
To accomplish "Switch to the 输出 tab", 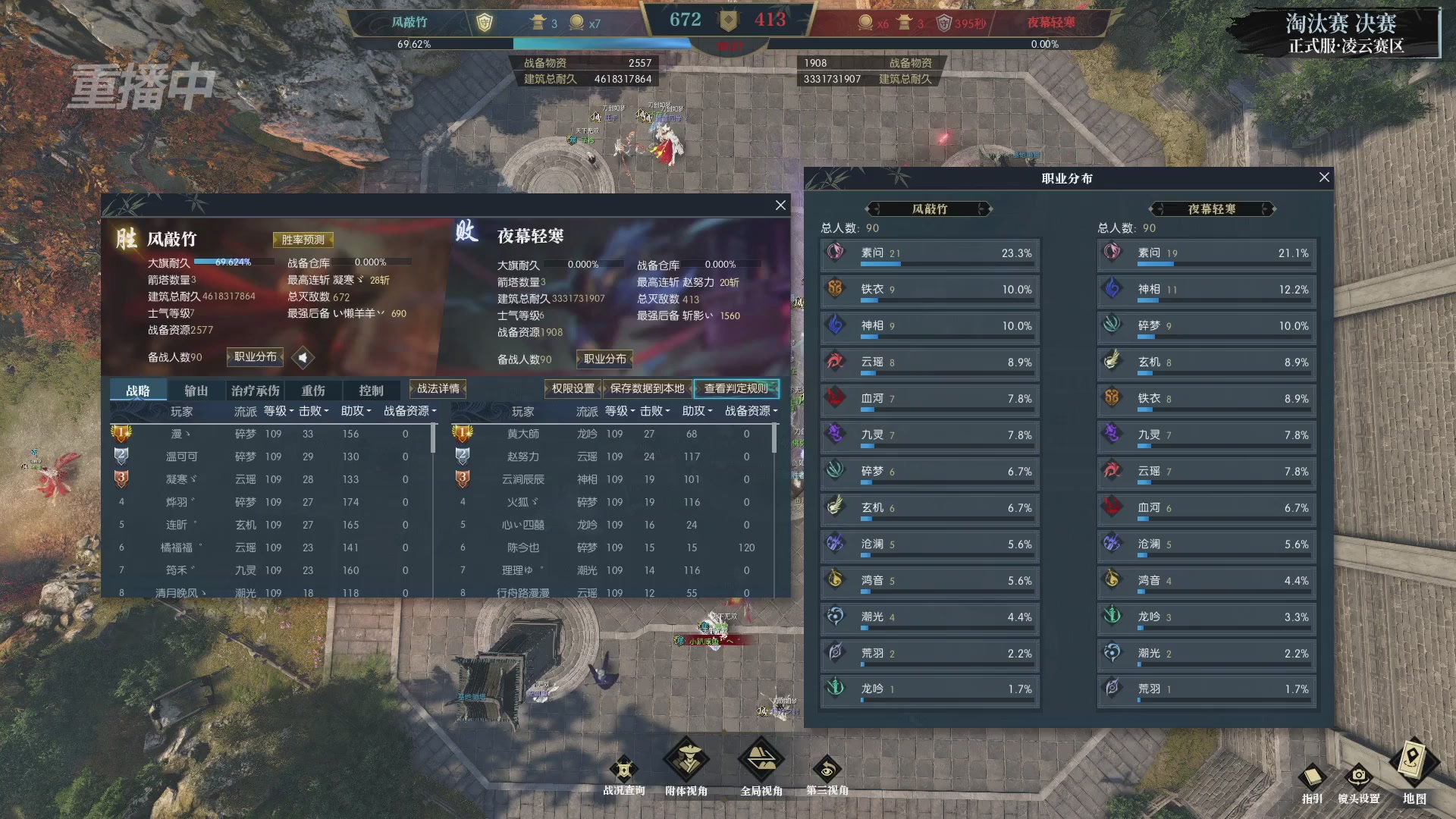I will pos(195,389).
